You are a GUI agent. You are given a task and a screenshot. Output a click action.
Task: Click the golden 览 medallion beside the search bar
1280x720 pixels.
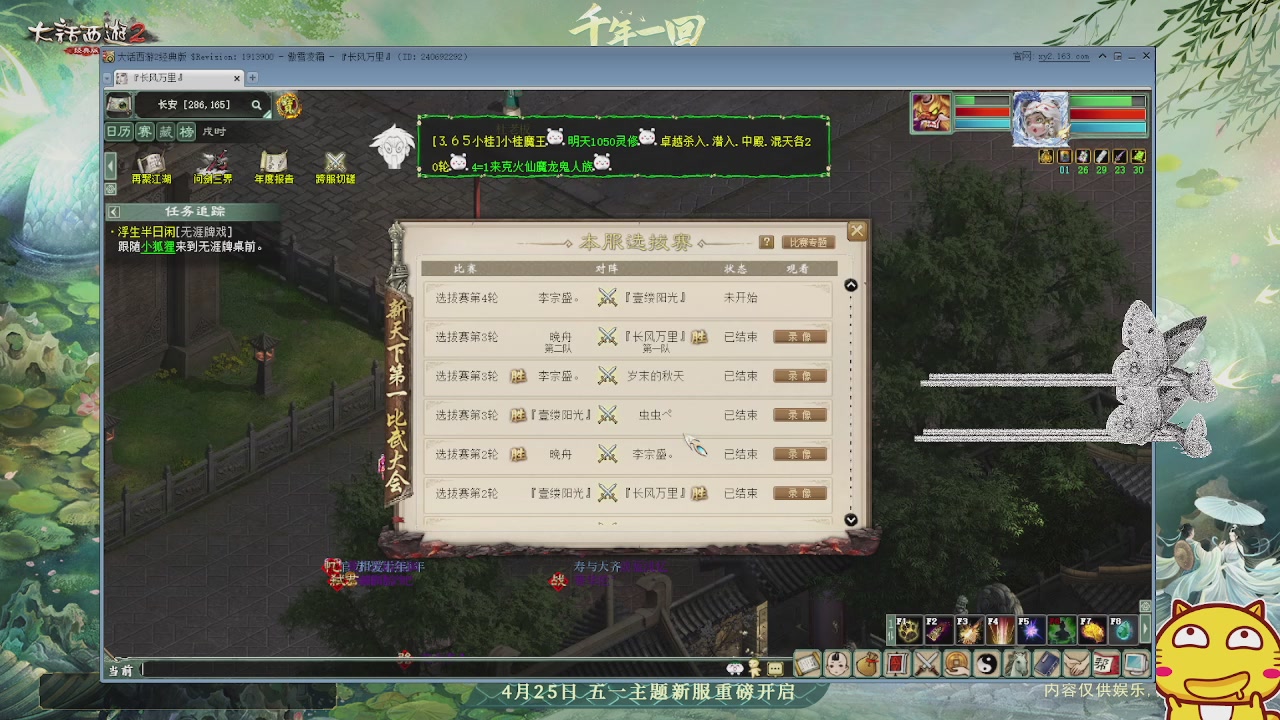point(288,106)
